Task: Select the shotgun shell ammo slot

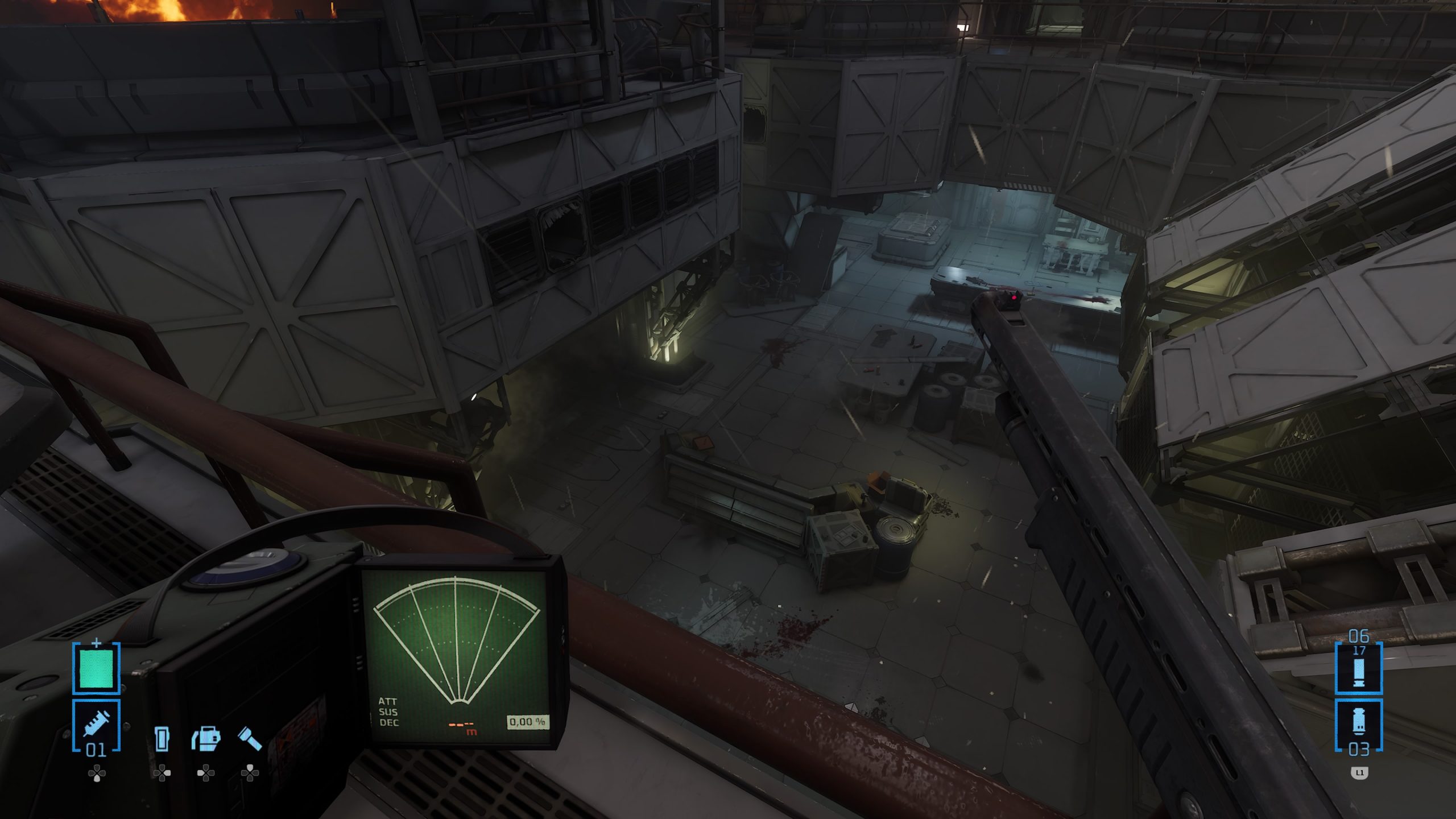Action: click(1359, 669)
